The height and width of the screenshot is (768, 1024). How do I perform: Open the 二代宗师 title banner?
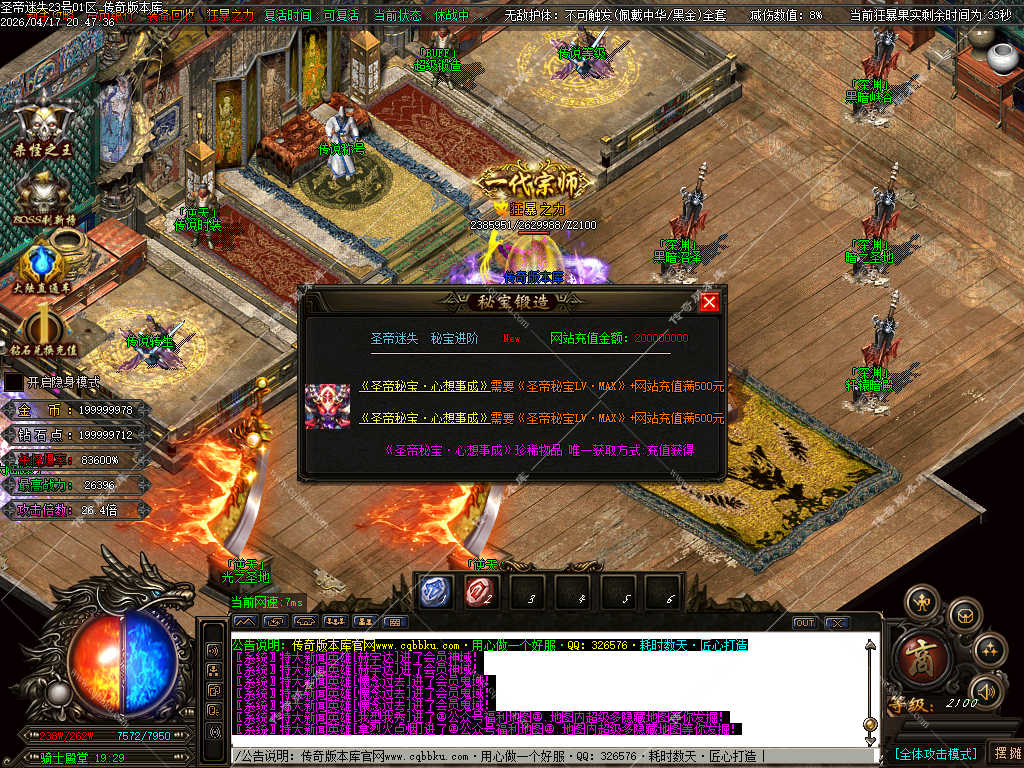(531, 183)
